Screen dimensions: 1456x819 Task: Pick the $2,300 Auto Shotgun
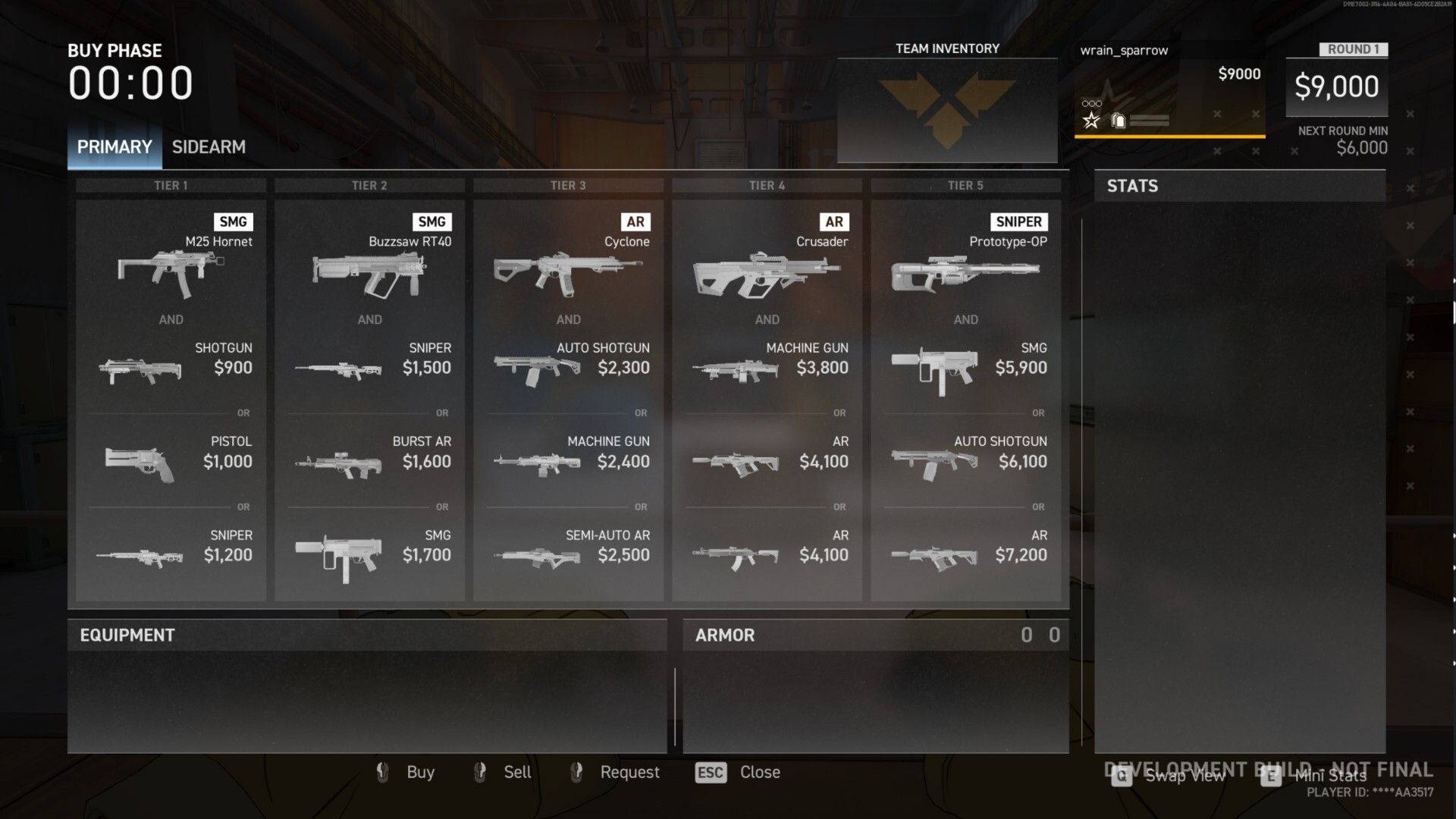click(568, 368)
